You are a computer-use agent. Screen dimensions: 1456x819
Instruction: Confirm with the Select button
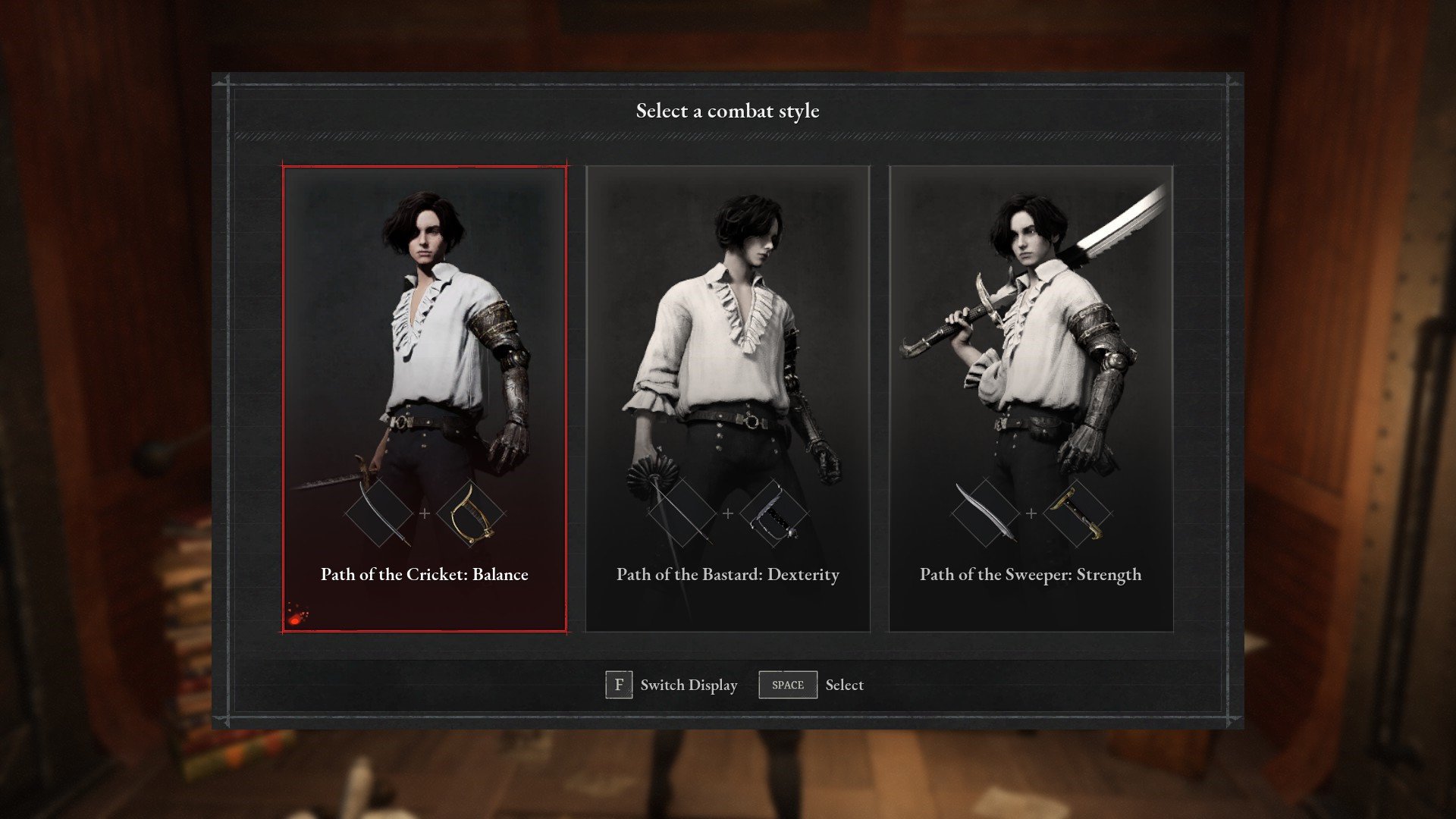point(811,685)
